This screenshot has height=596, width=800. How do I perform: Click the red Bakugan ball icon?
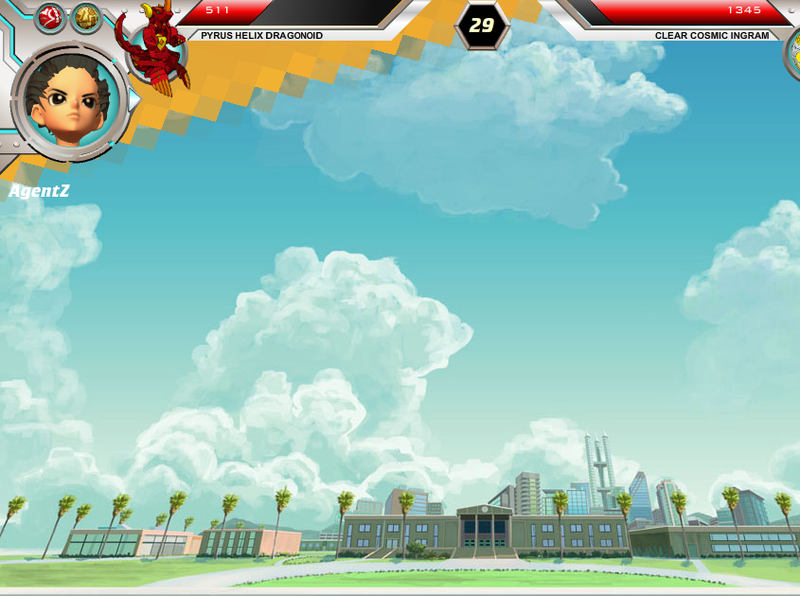[x=50, y=17]
